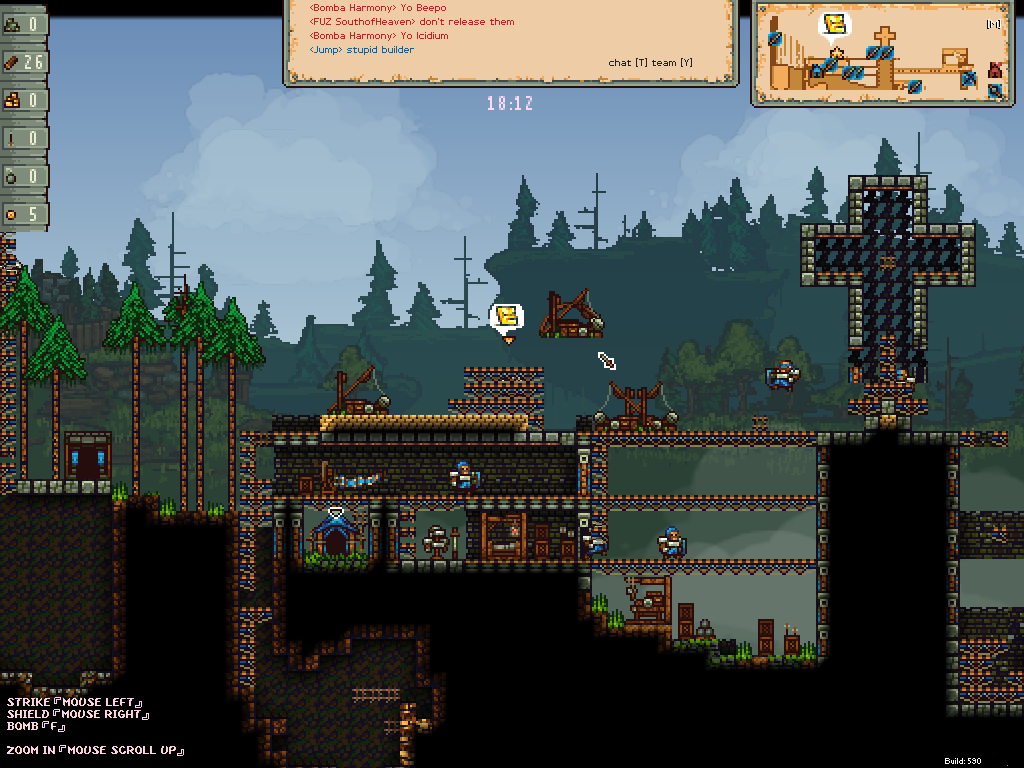The height and width of the screenshot is (768, 1024).
Task: Select the red enemy tent minimap marker
Action: [995, 70]
